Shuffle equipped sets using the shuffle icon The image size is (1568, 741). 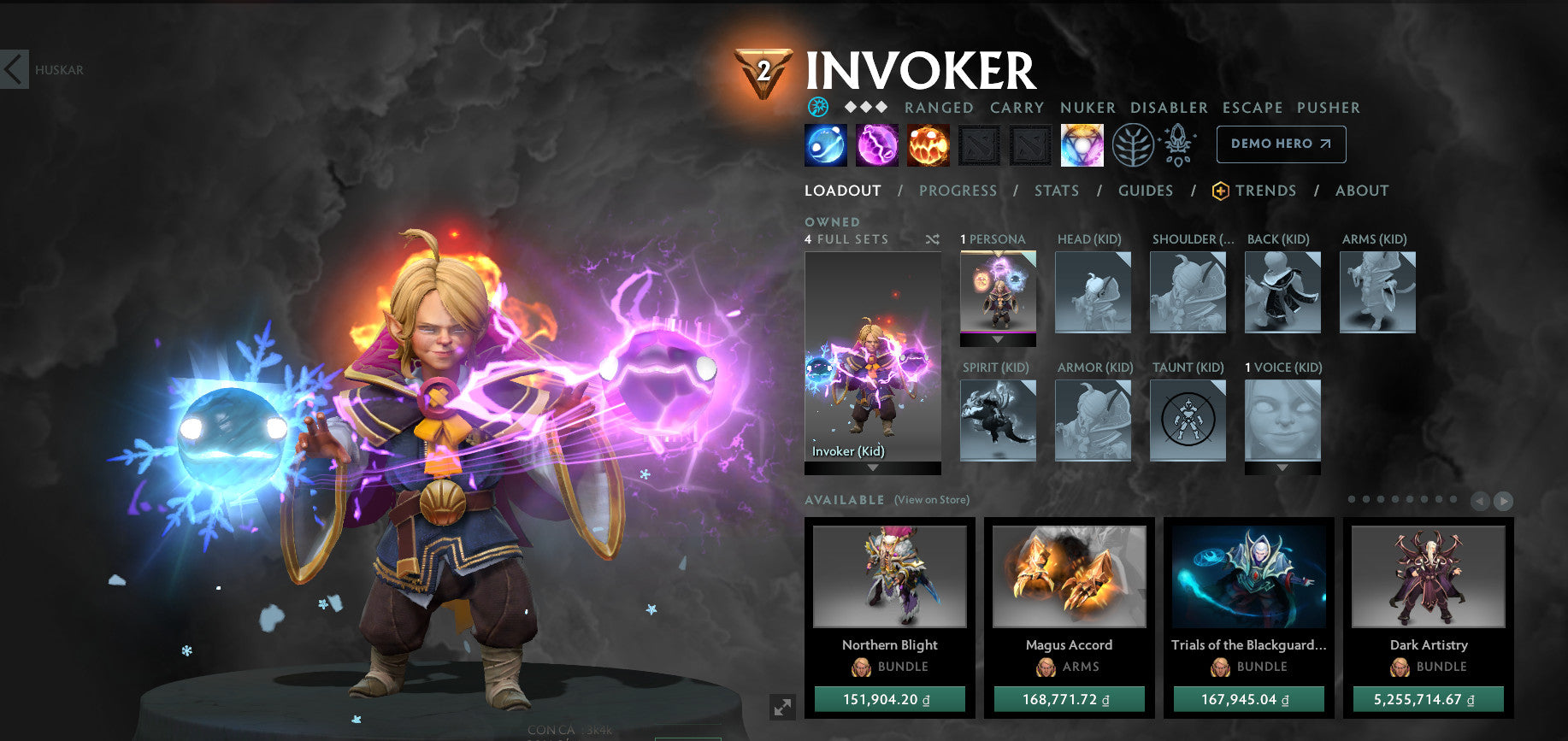[x=932, y=239]
